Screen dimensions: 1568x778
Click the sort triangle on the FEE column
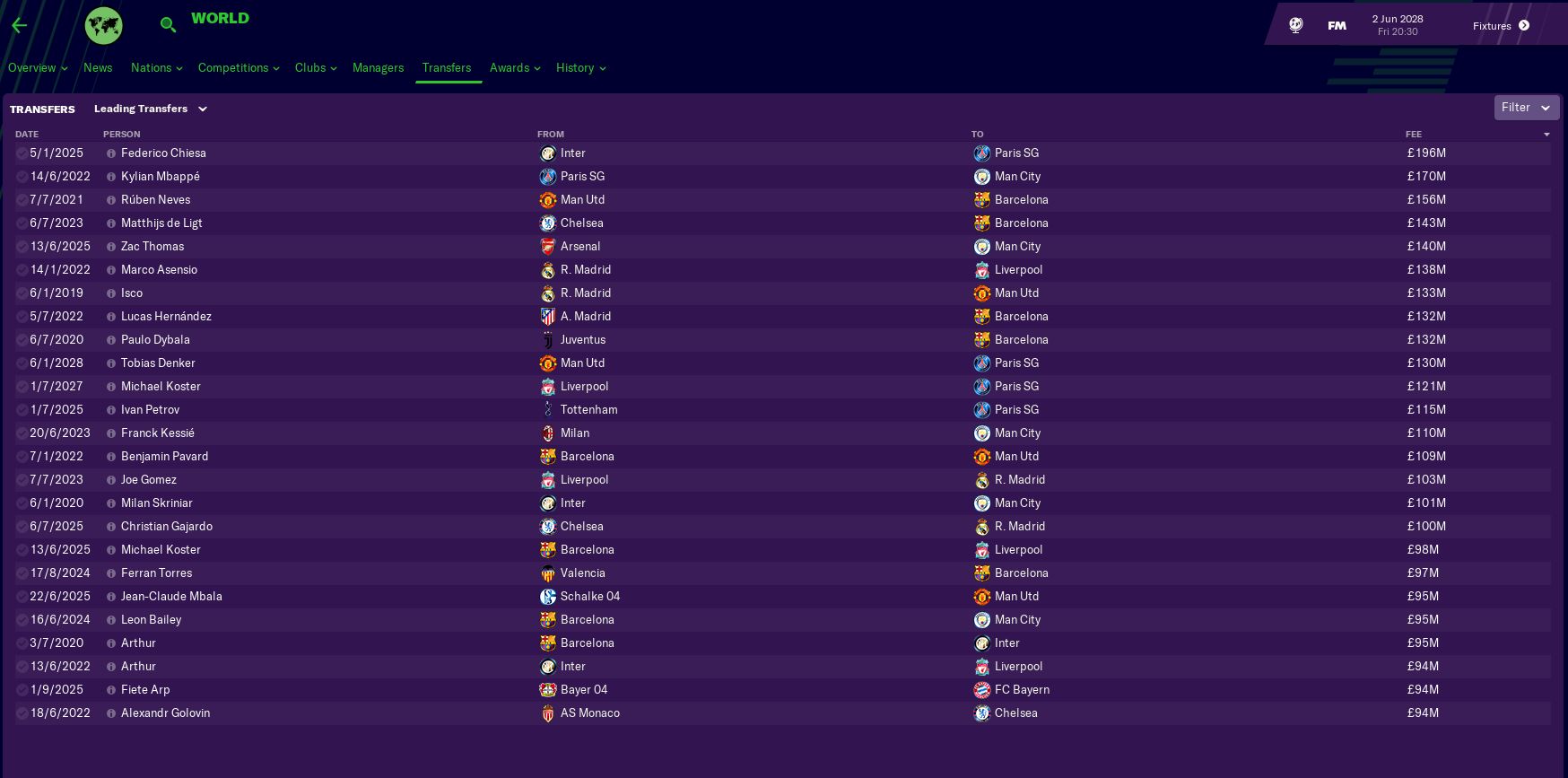point(1546,135)
